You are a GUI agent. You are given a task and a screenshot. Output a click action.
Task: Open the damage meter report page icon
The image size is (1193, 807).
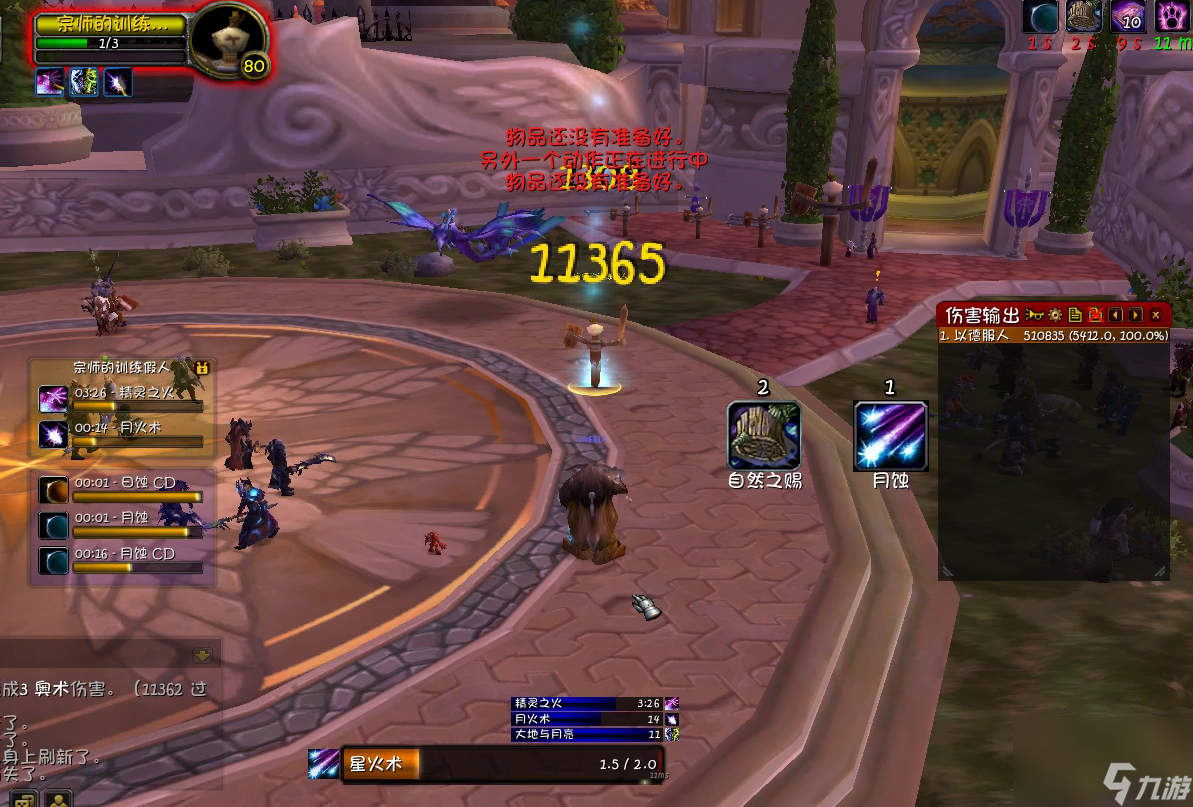[x=1075, y=315]
